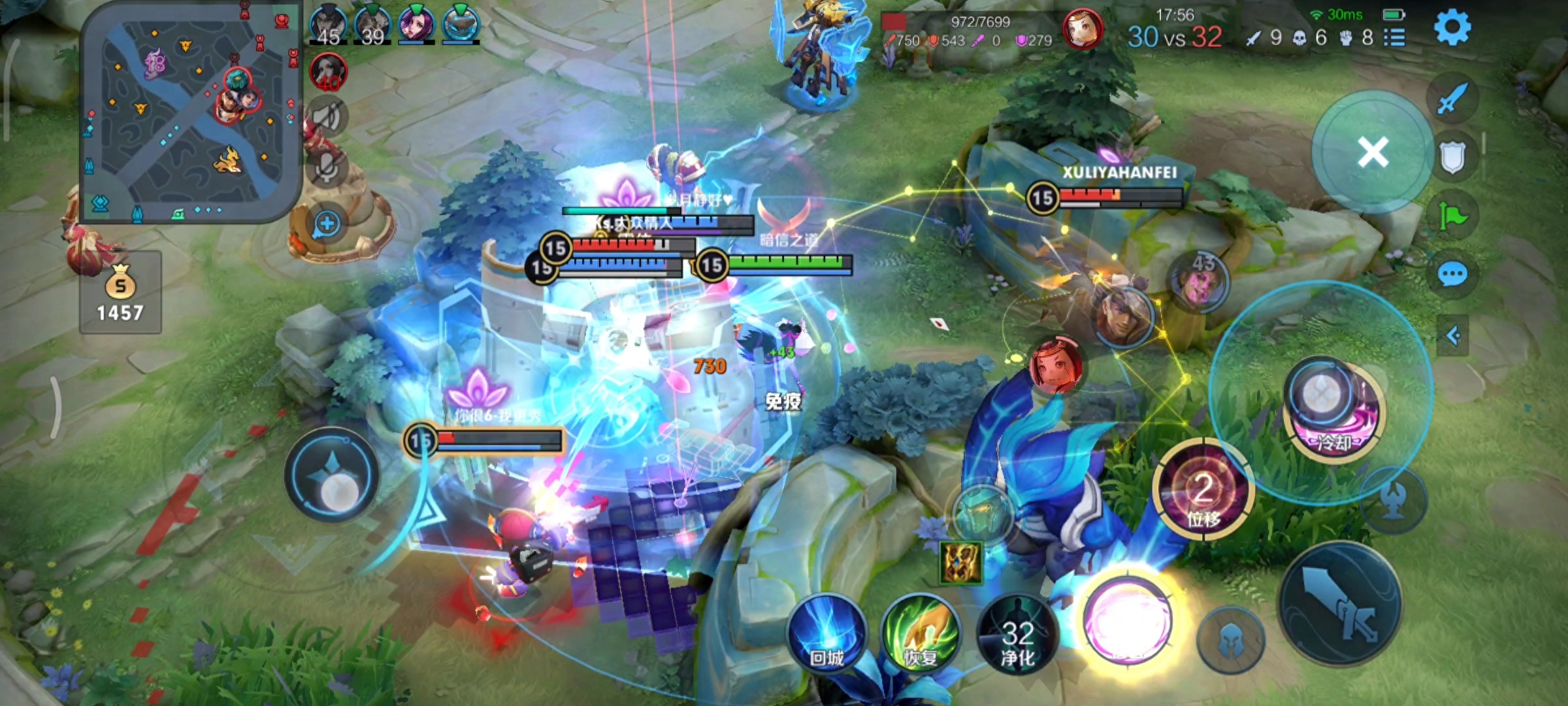This screenshot has height=706, width=1568.
Task: Cancel the skill with the X button
Action: tap(1373, 153)
